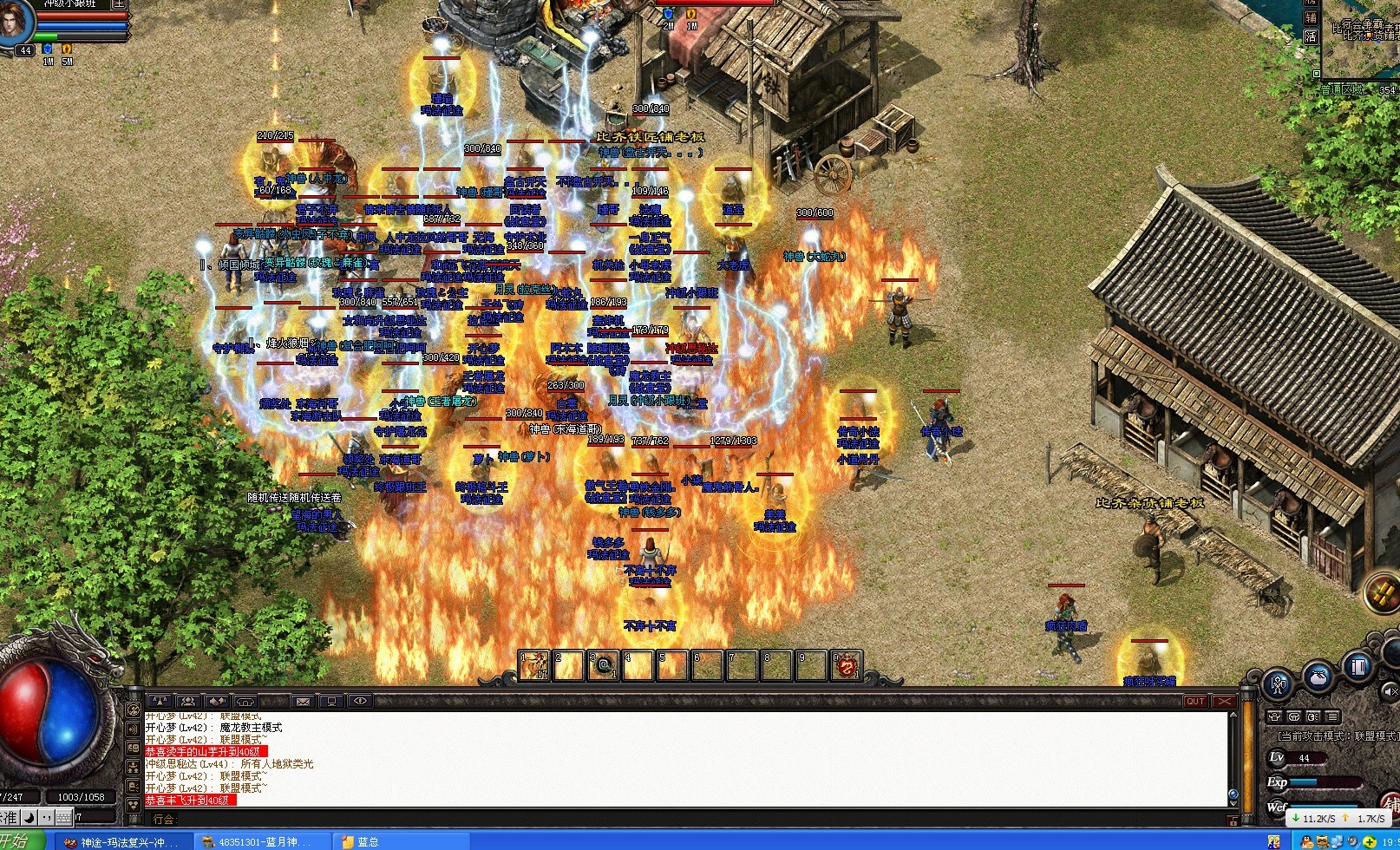The image size is (1400, 850).
Task: Click the QUT button on the chat panel
Action: tap(1195, 701)
